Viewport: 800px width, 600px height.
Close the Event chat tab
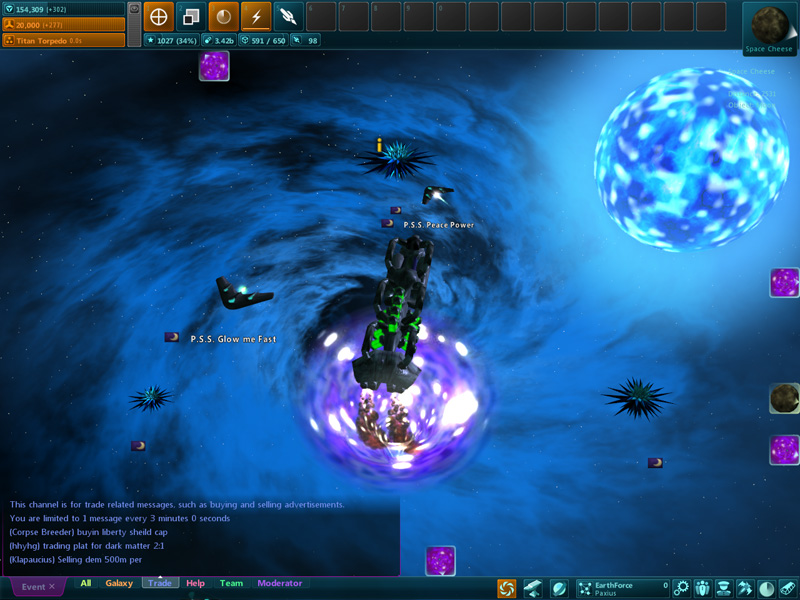52,587
